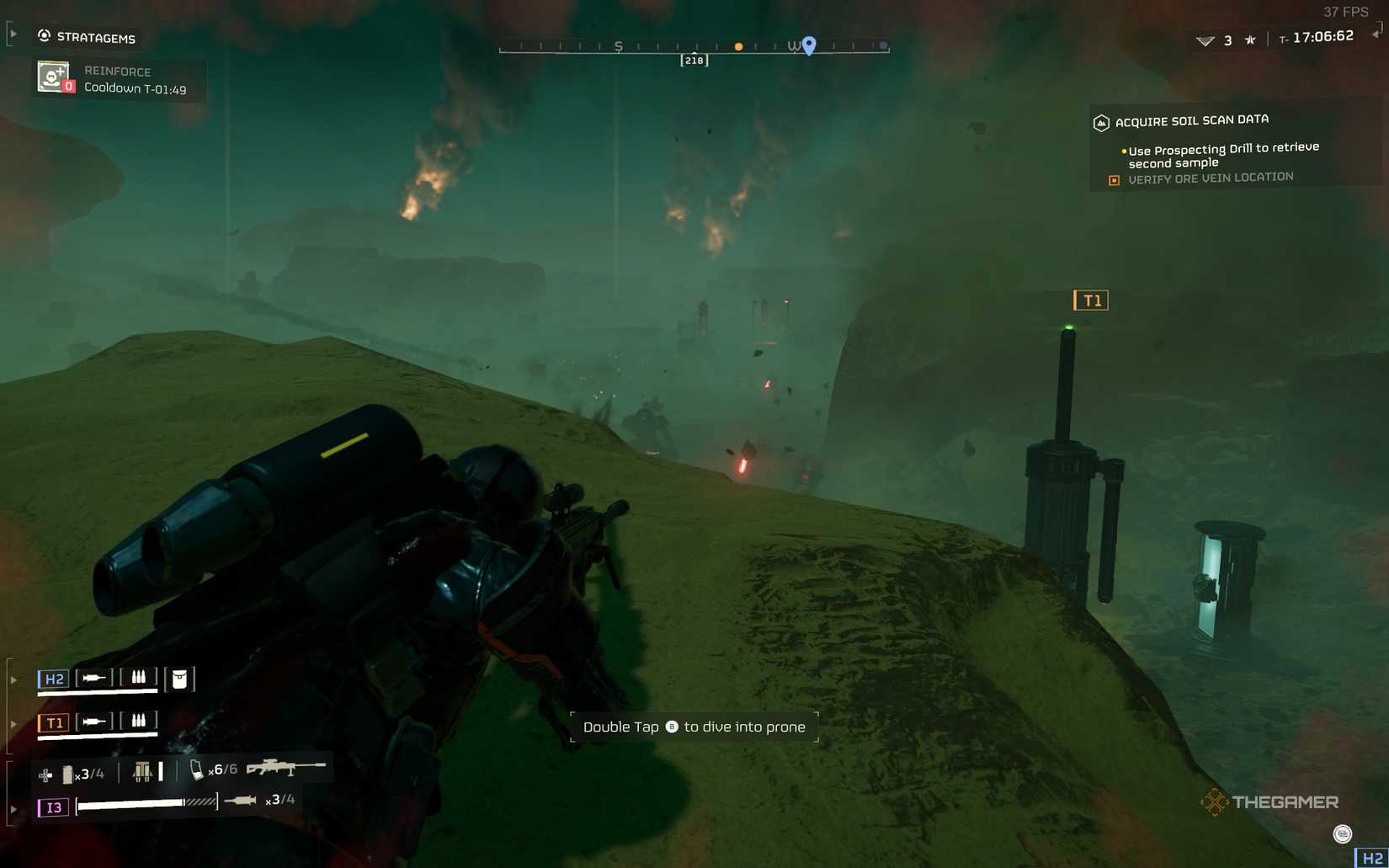Screen dimensions: 1389x868
Task: Click the ammo magazine icon beside teammate T1
Action: click(x=139, y=721)
